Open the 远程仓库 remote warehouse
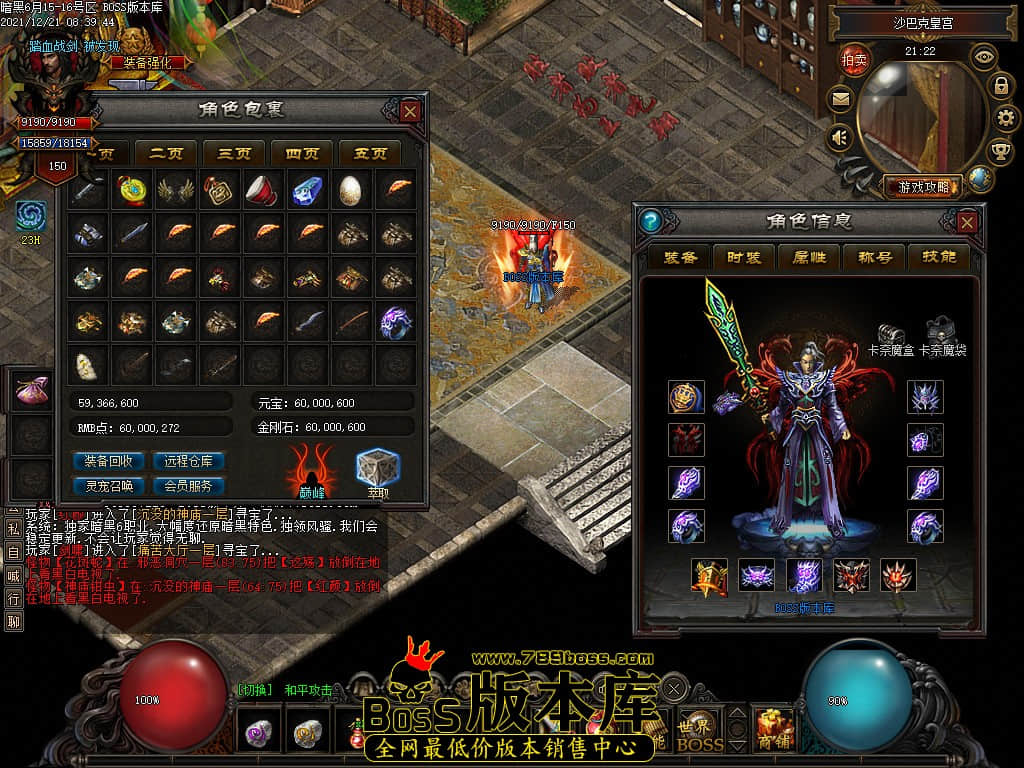The width and height of the screenshot is (1024, 768). tap(188, 461)
